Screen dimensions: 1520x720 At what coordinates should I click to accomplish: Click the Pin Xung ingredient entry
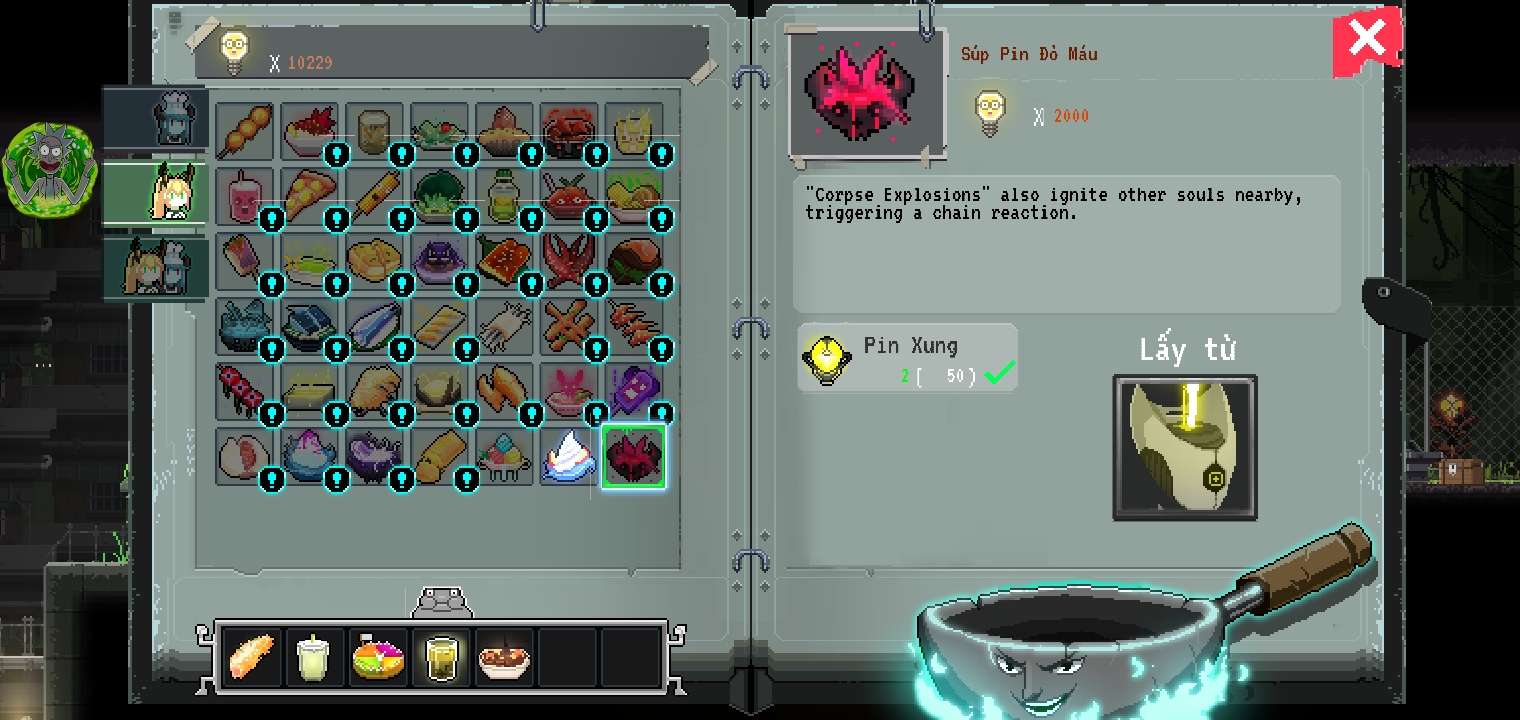(x=907, y=359)
